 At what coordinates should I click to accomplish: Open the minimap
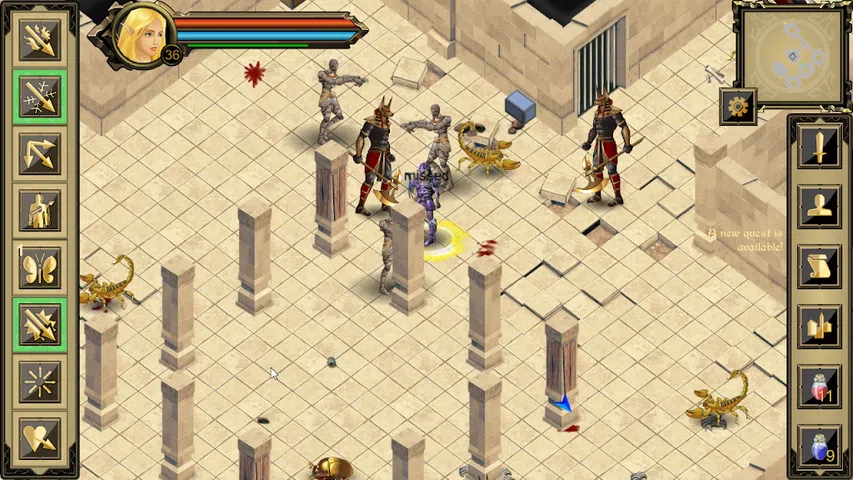click(x=790, y=52)
